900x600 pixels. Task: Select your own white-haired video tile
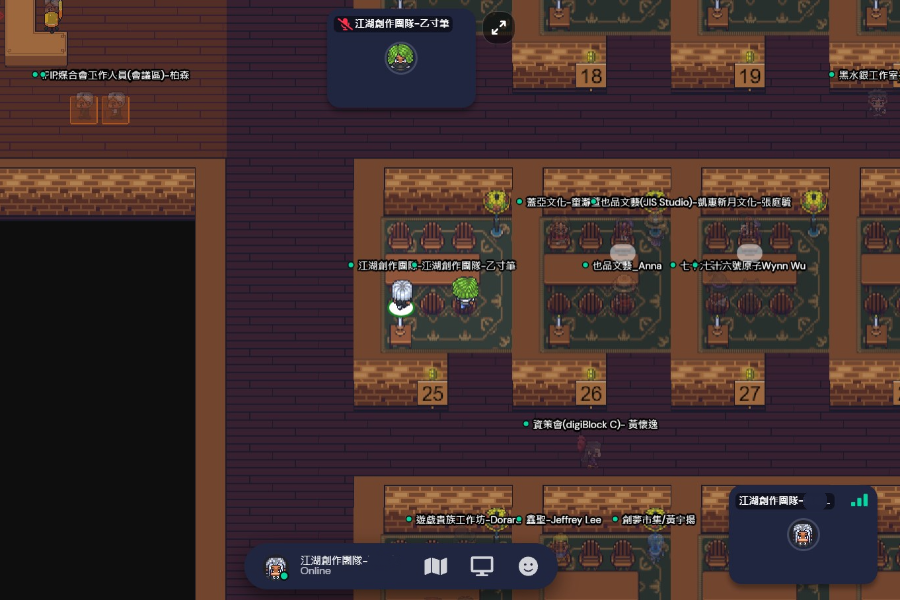[x=803, y=535]
